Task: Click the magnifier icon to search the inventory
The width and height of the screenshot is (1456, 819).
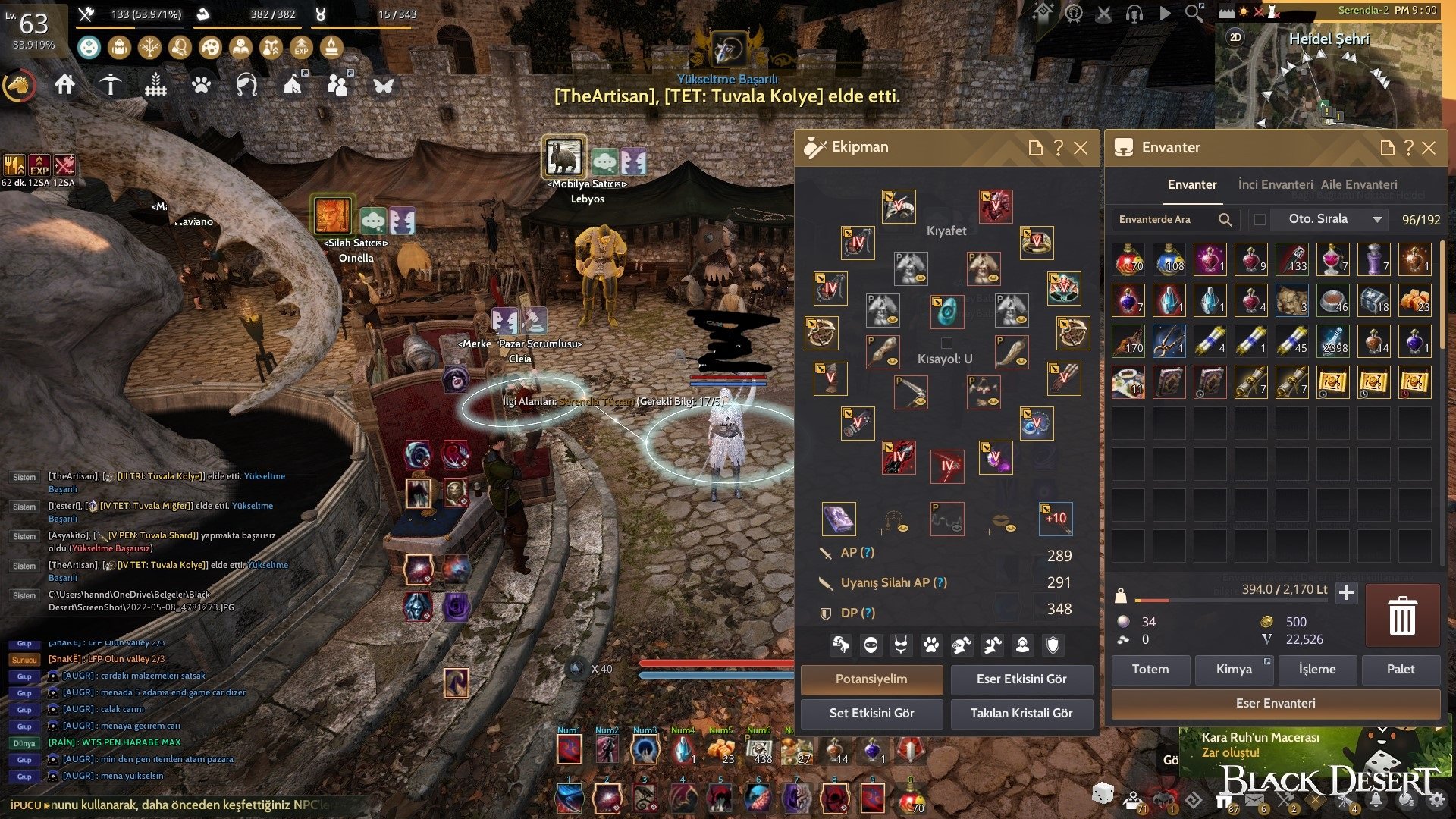Action: tap(1225, 220)
